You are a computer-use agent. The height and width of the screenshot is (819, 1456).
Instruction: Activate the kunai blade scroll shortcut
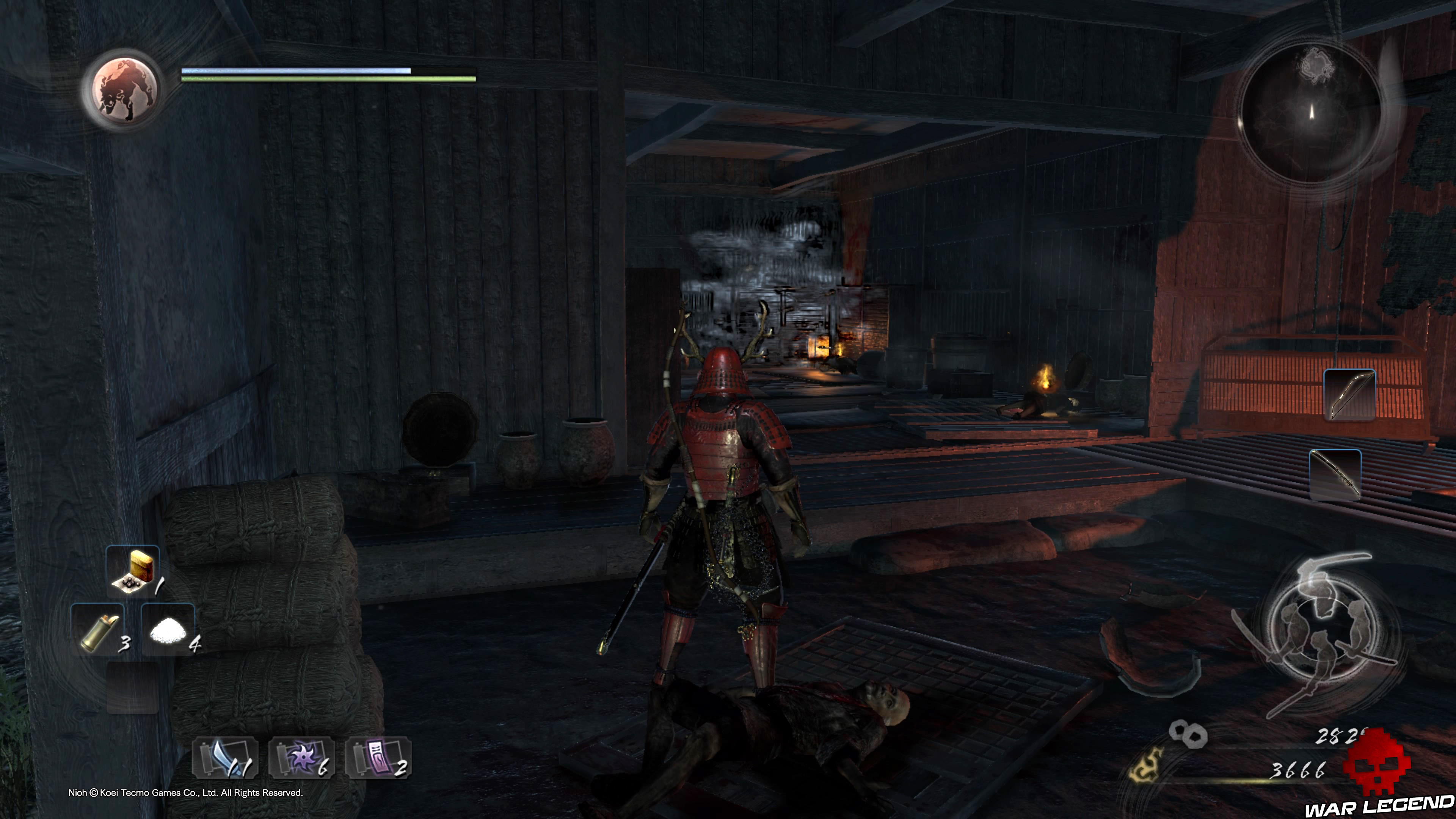225,757
